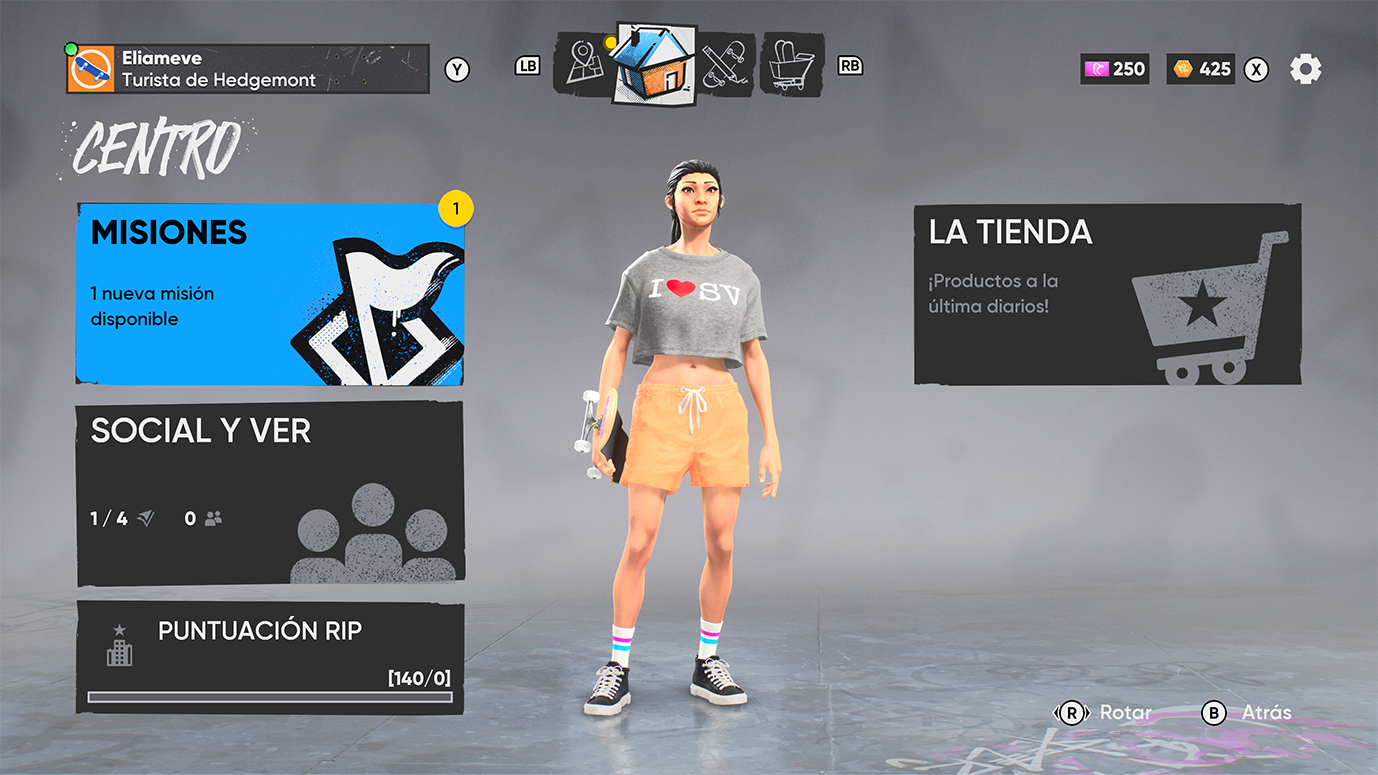The height and width of the screenshot is (775, 1378).
Task: Show the pink currency balance of 250
Action: pos(1115,69)
